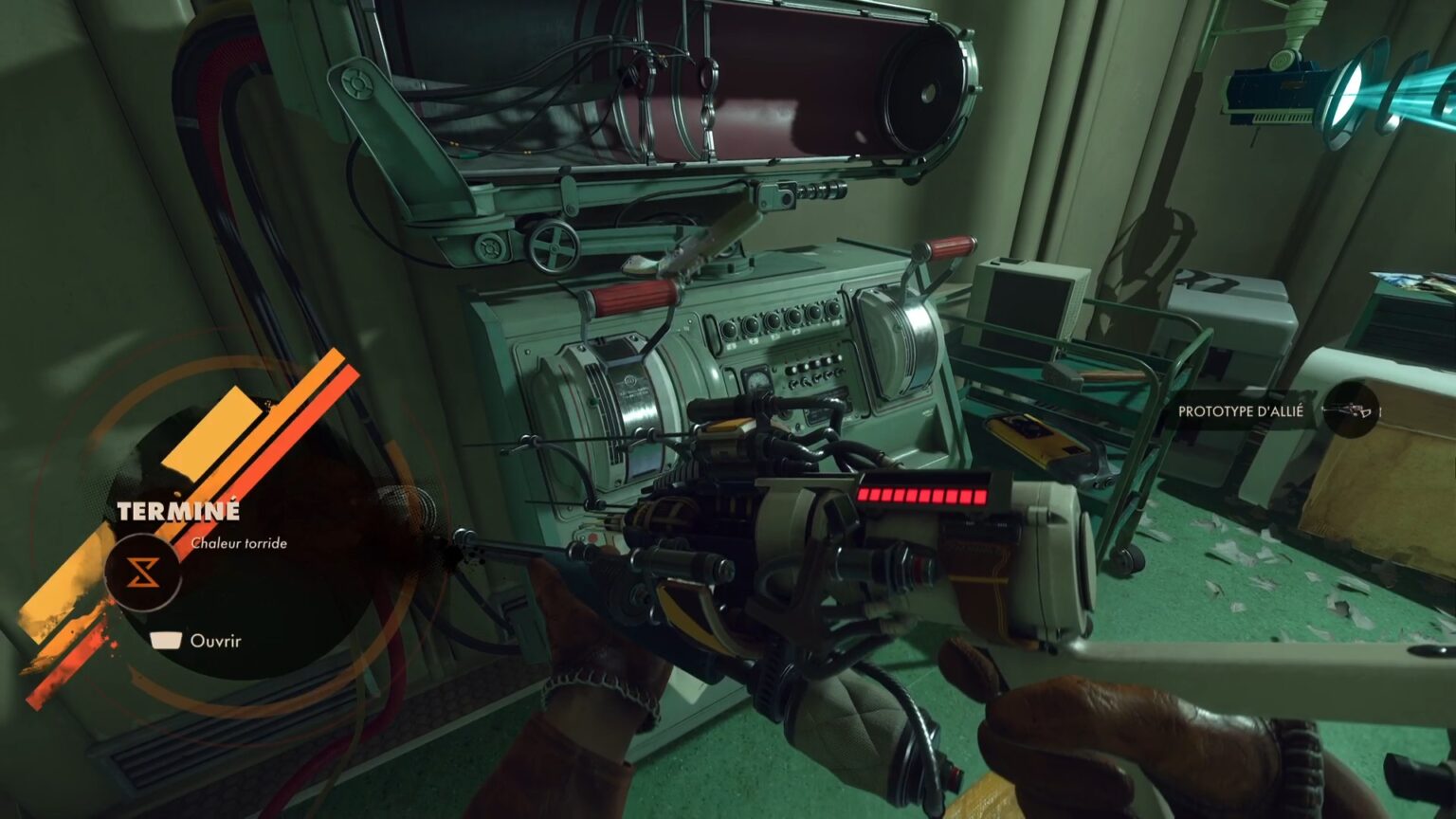Click the hourglass icon in the Terminé badge
The width and height of the screenshot is (1456, 819).
click(x=142, y=571)
